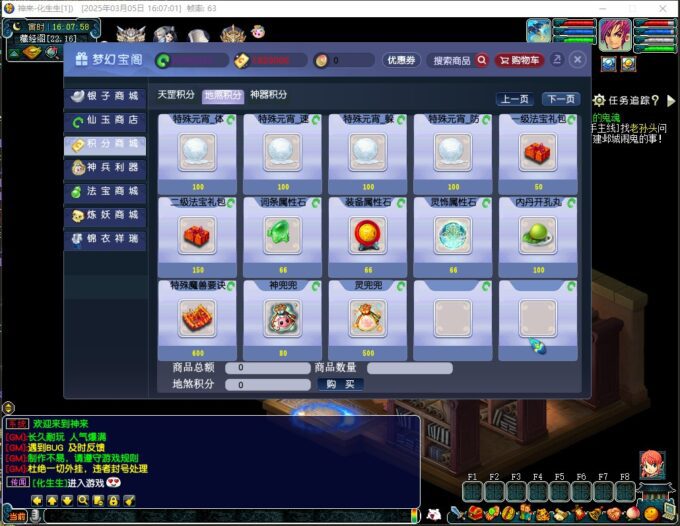Select the 仙玉商店 shop category
The image size is (680, 526).
(104, 121)
